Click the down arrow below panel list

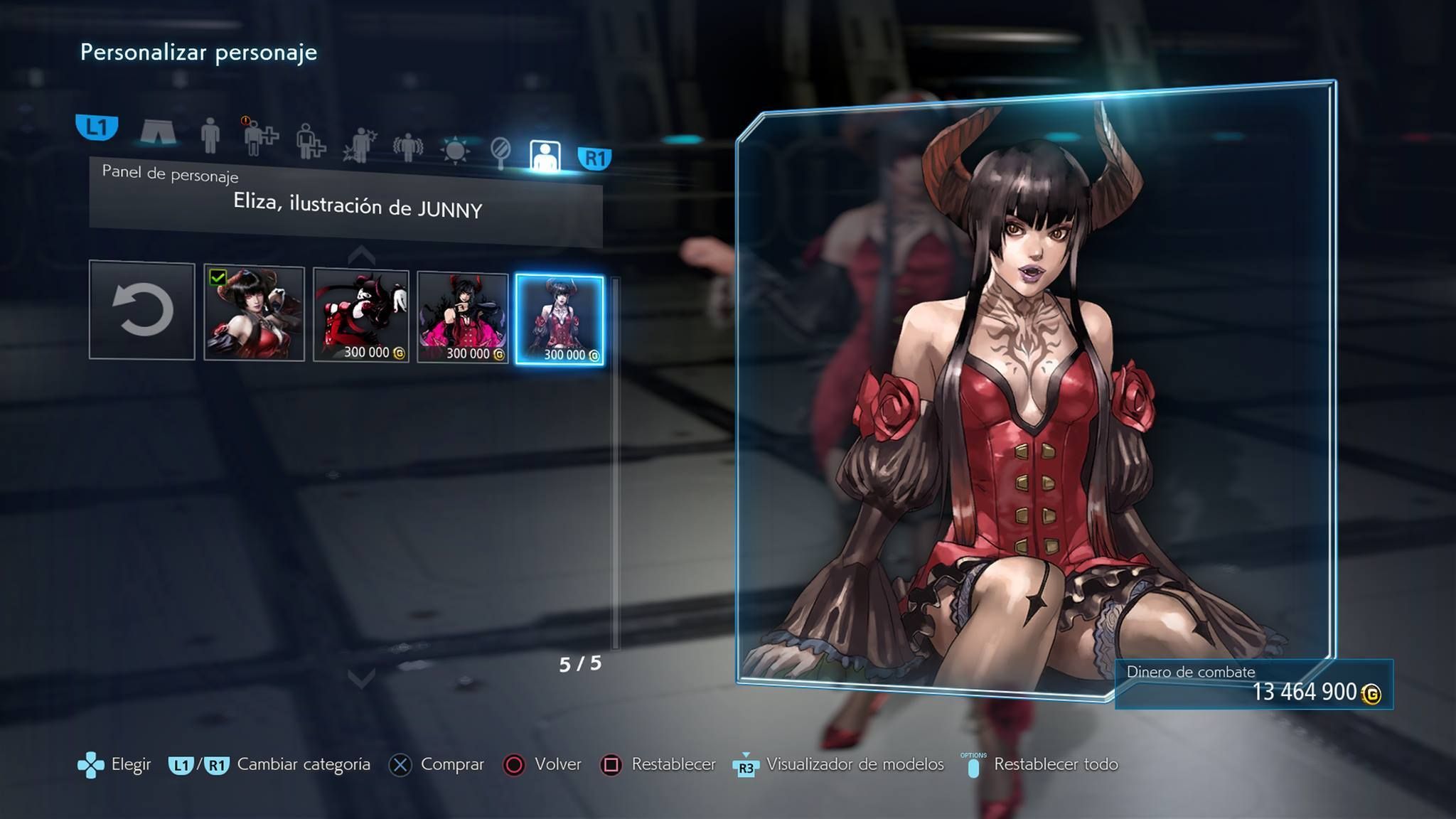[361, 679]
